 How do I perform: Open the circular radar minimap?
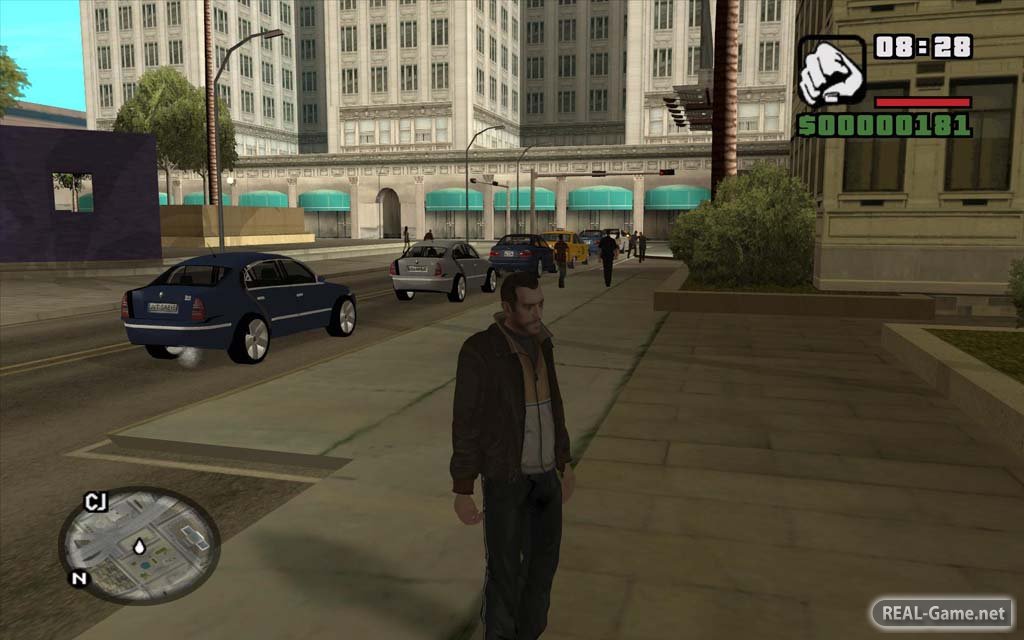pyautogui.click(x=139, y=545)
